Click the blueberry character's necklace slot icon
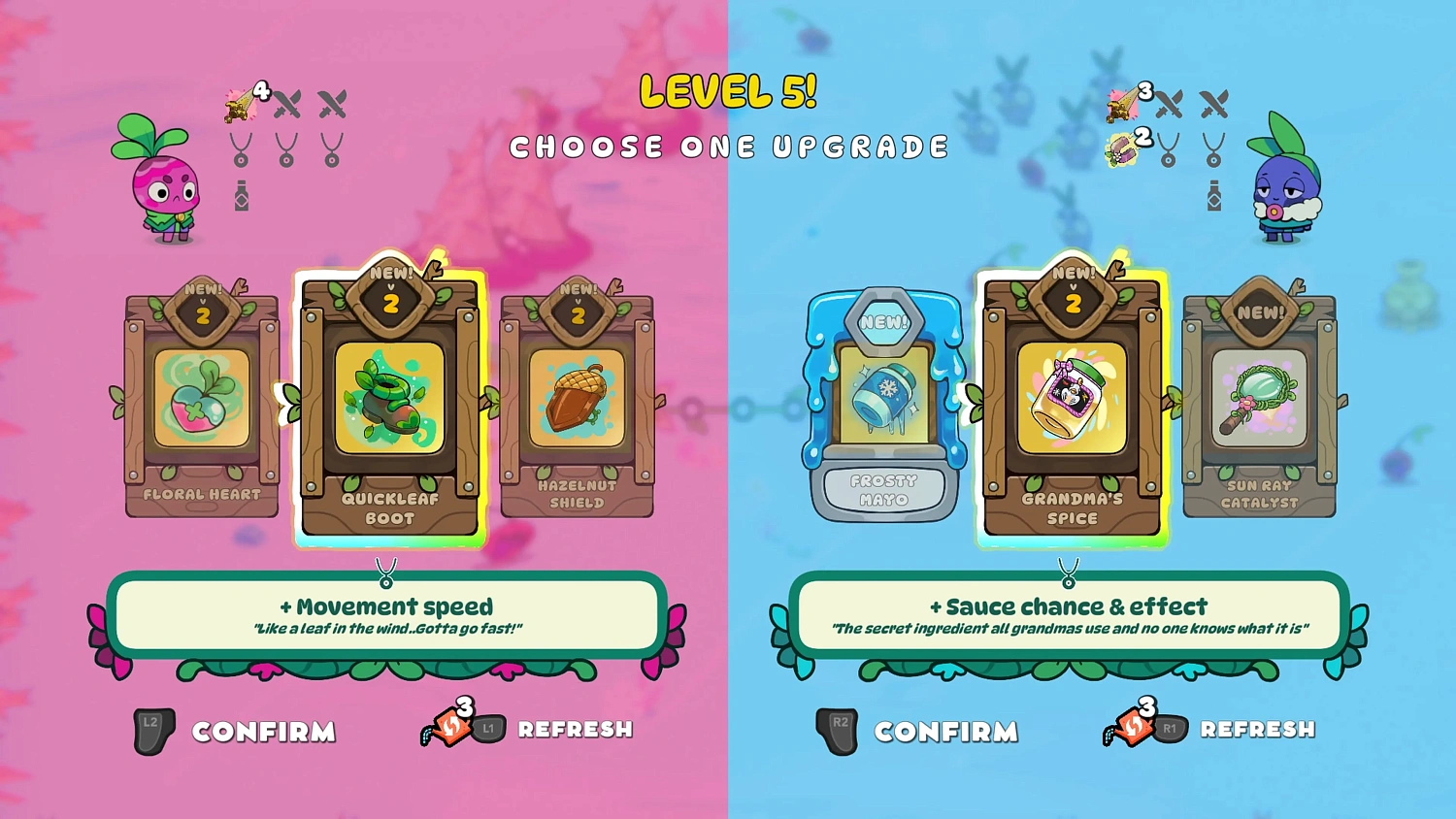1456x819 pixels. pyautogui.click(x=1170, y=147)
